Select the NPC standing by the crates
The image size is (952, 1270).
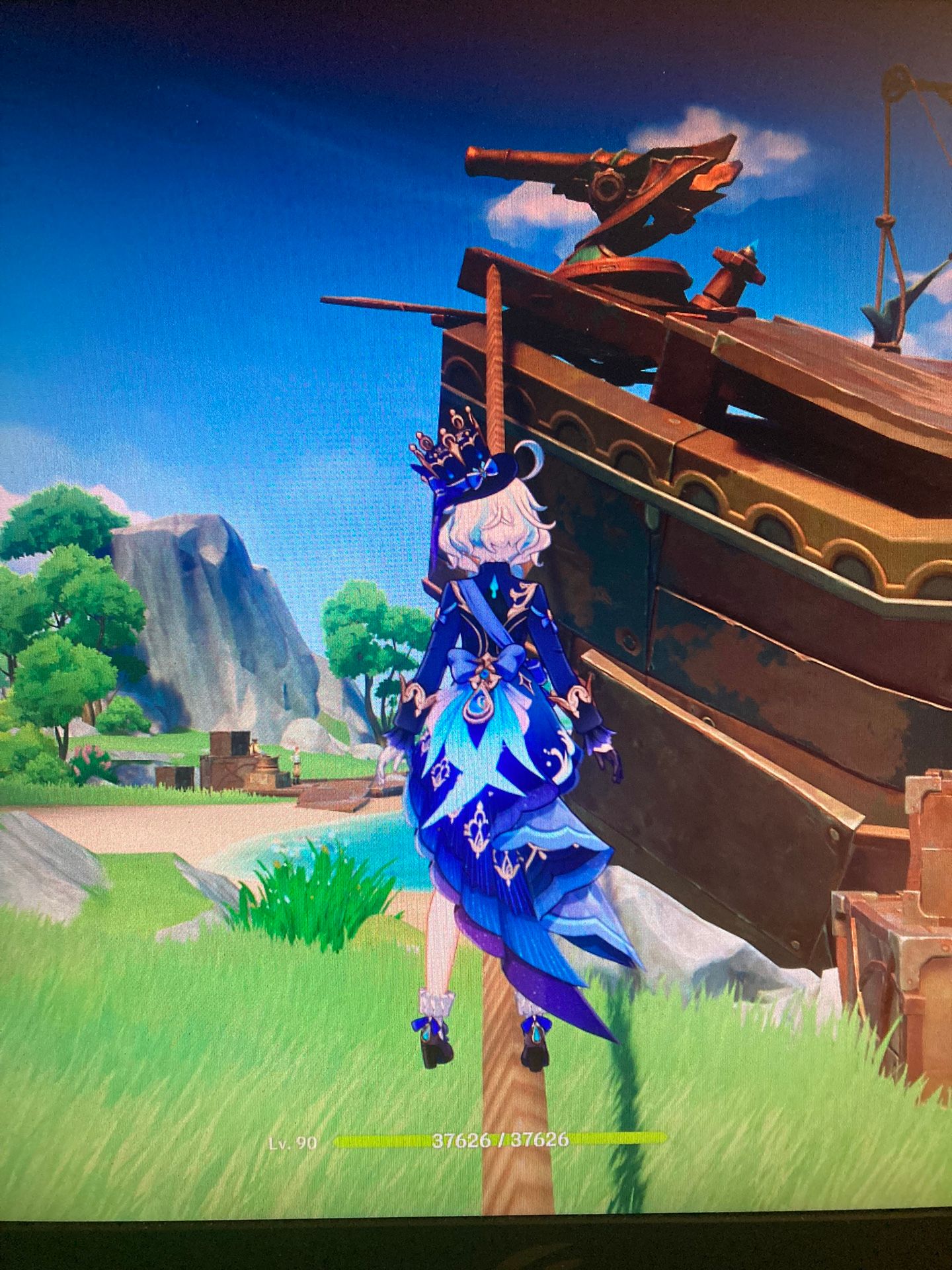[296, 762]
